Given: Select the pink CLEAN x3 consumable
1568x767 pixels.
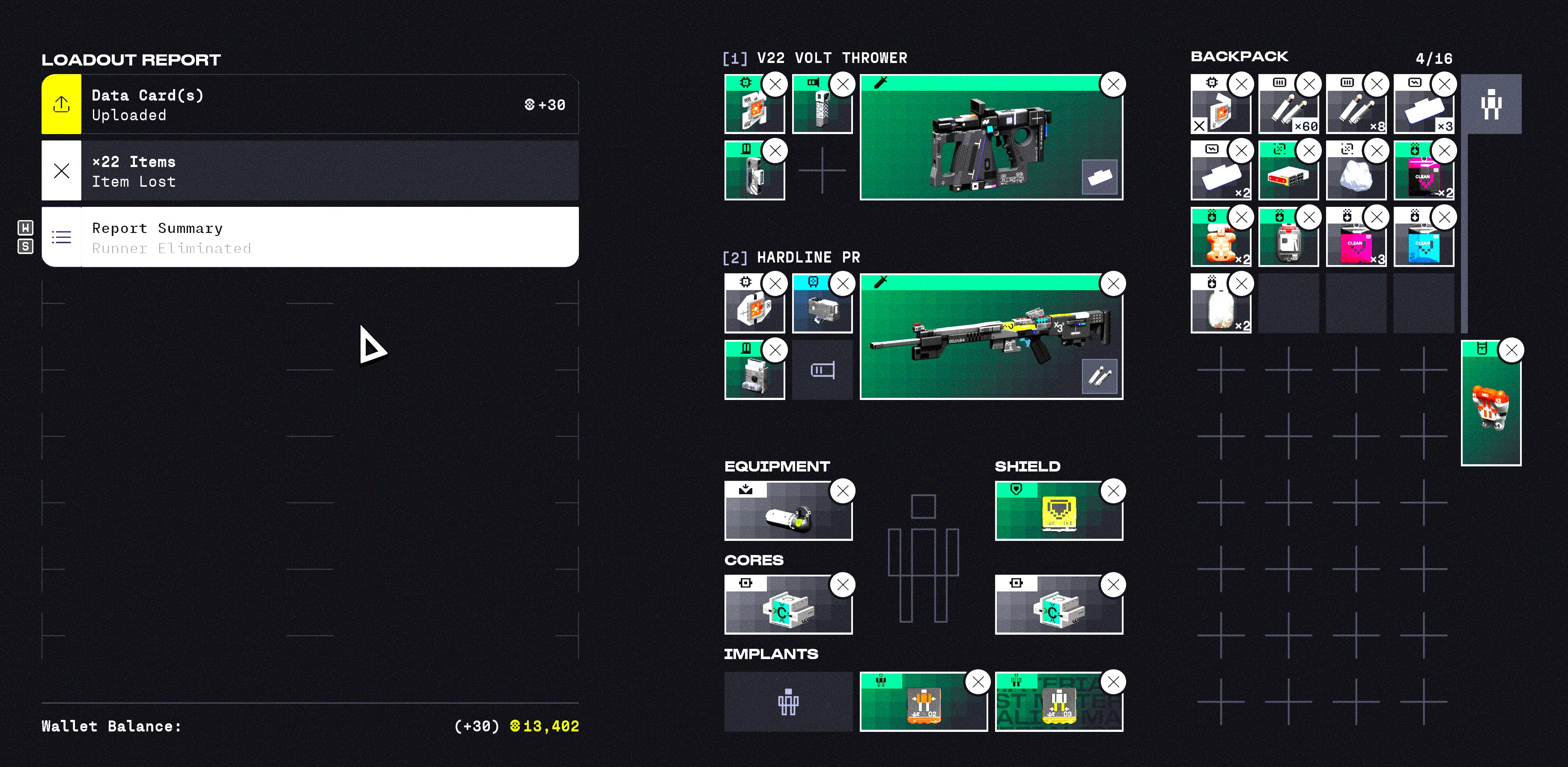Looking at the screenshot, I should 1355,240.
